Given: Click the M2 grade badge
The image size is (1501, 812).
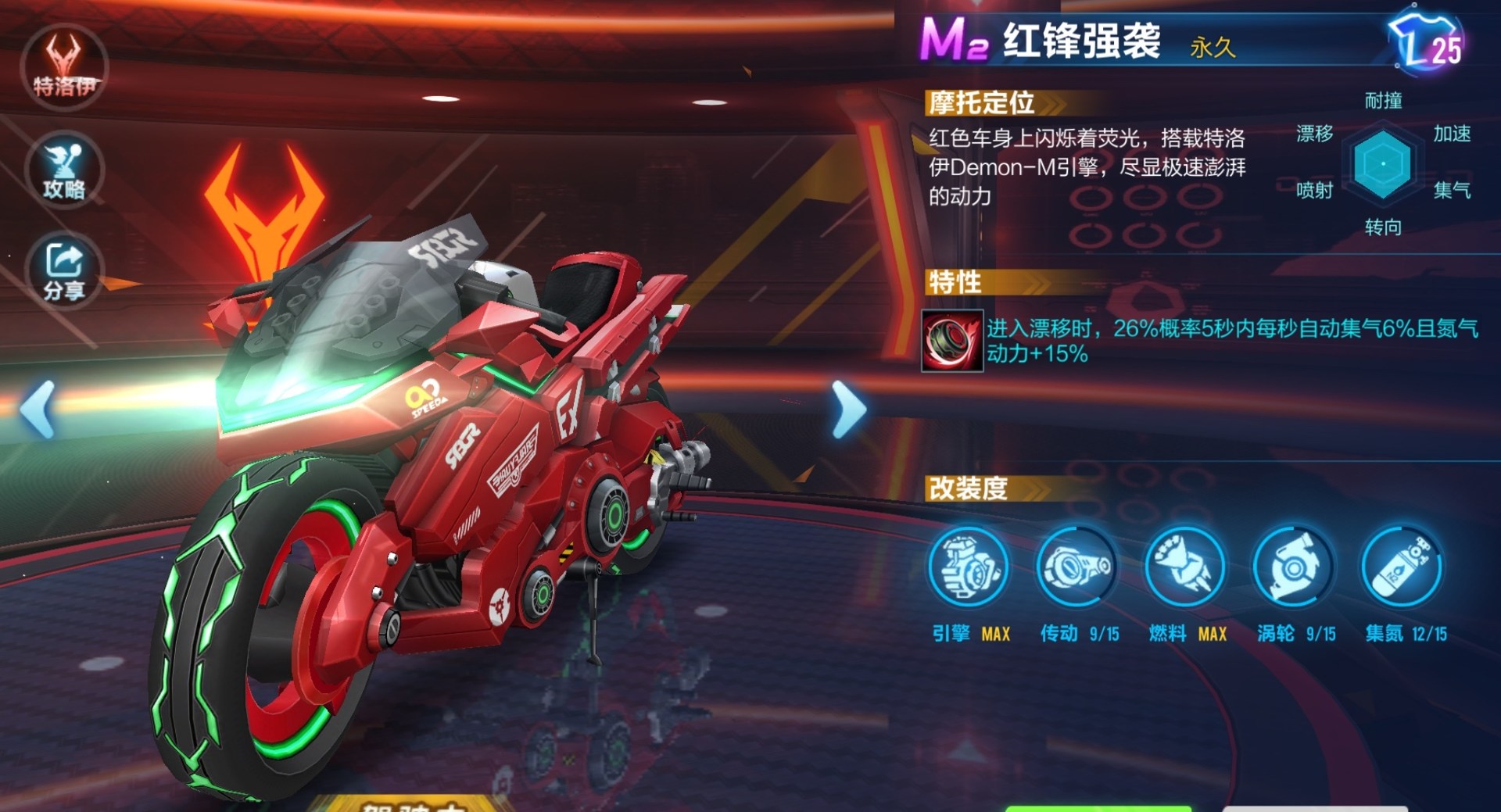Looking at the screenshot, I should point(955,39).
